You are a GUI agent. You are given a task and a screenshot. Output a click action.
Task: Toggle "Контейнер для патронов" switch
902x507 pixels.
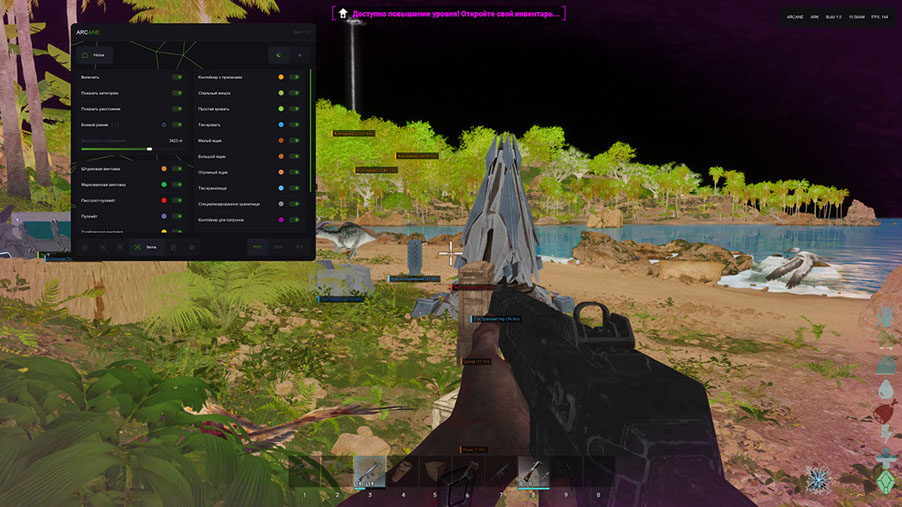295,219
